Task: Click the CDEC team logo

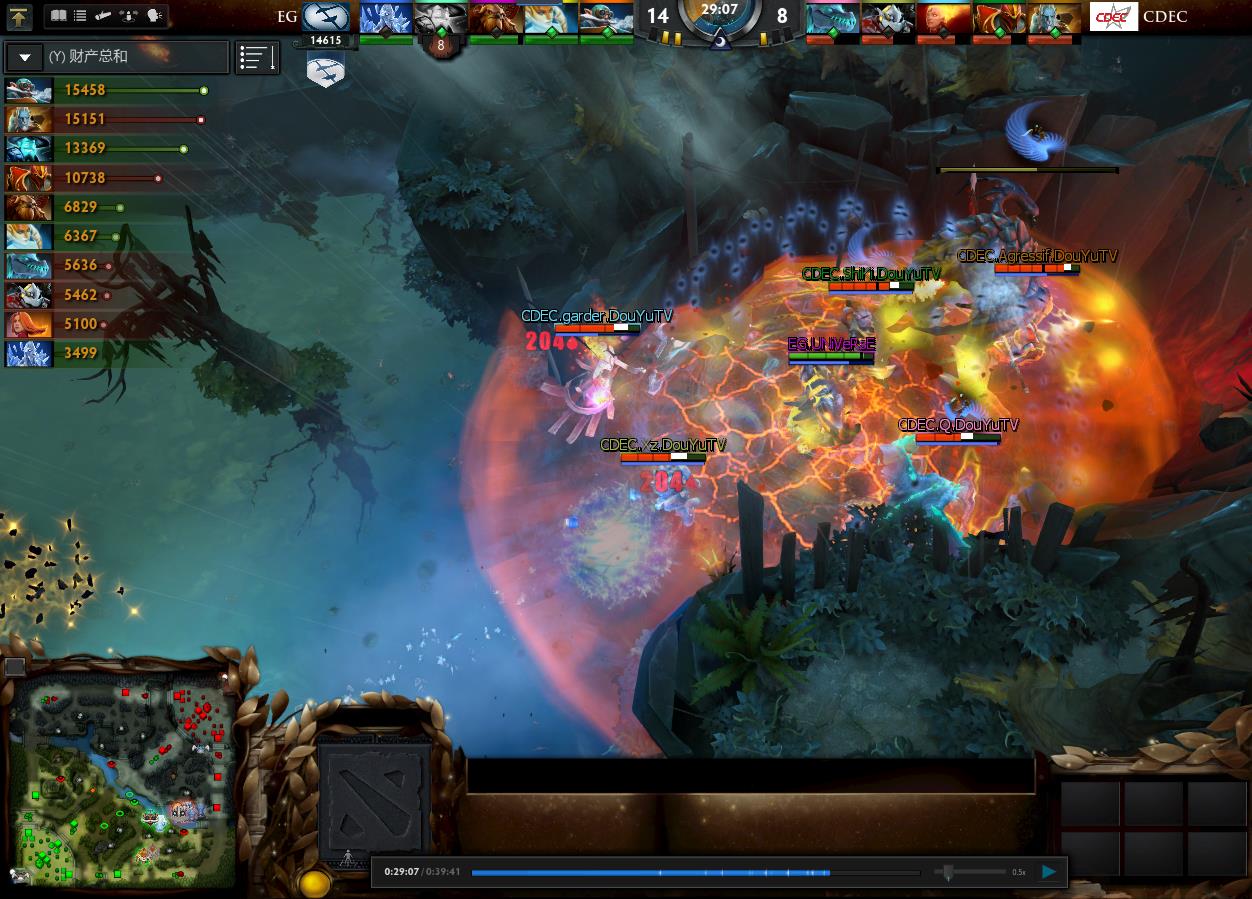Action: point(1113,17)
